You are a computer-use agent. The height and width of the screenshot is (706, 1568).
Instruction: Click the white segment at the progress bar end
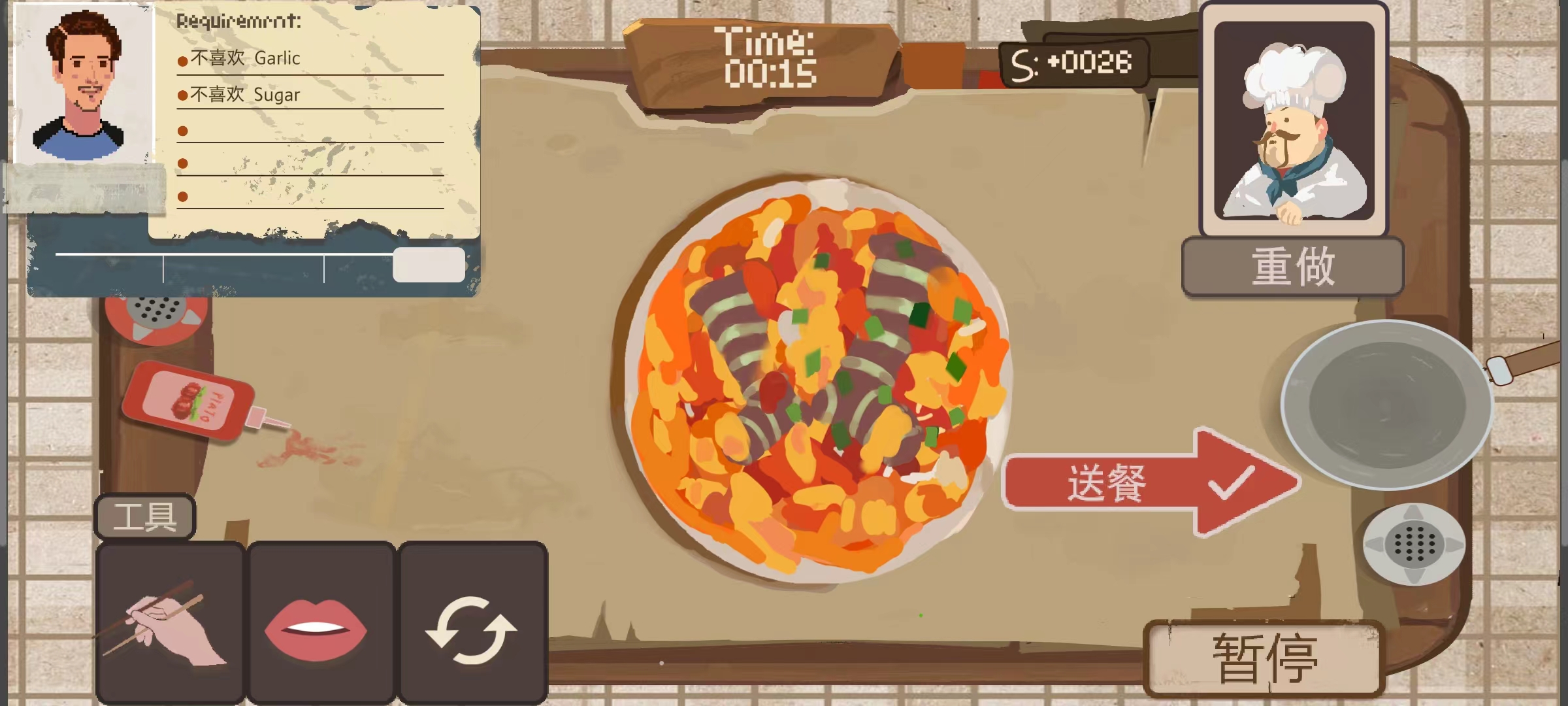point(428,264)
